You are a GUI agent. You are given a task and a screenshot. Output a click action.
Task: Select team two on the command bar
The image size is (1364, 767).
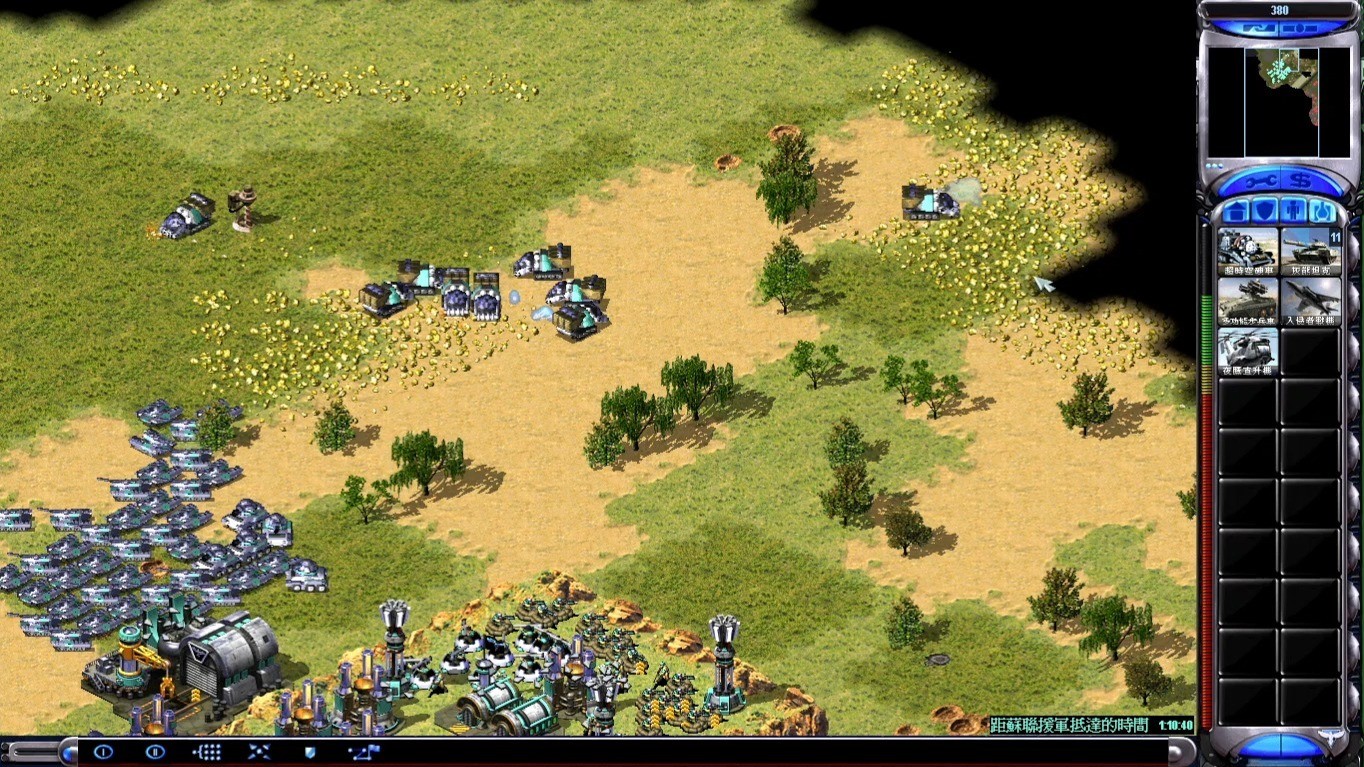[155, 752]
